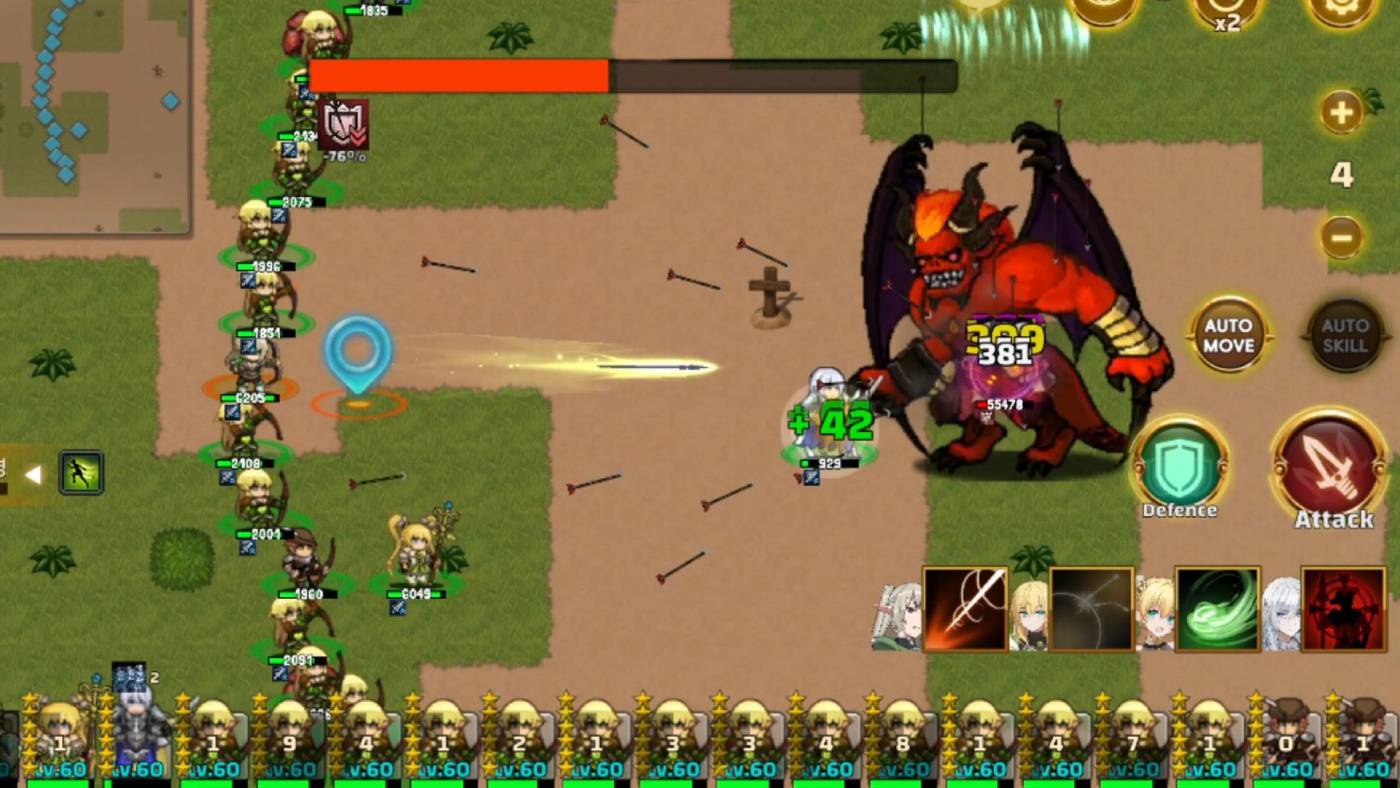Toggle Auto Move on
1400x788 pixels.
pyautogui.click(x=1228, y=335)
